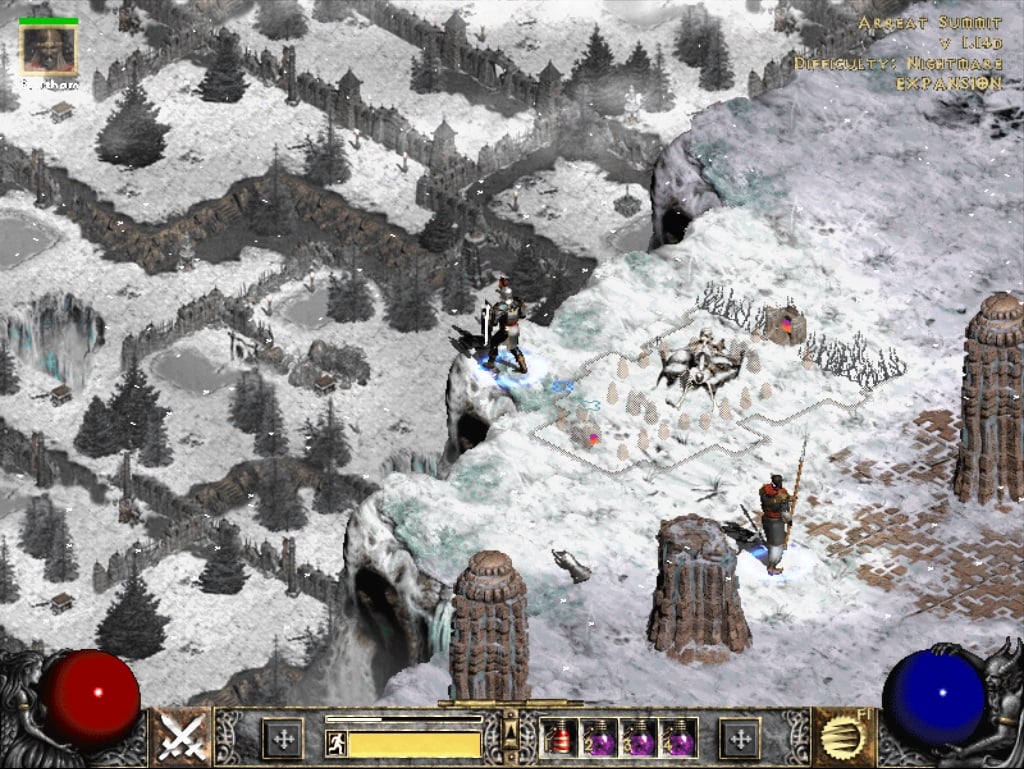Open the right skill icon marked F1

coord(843,738)
